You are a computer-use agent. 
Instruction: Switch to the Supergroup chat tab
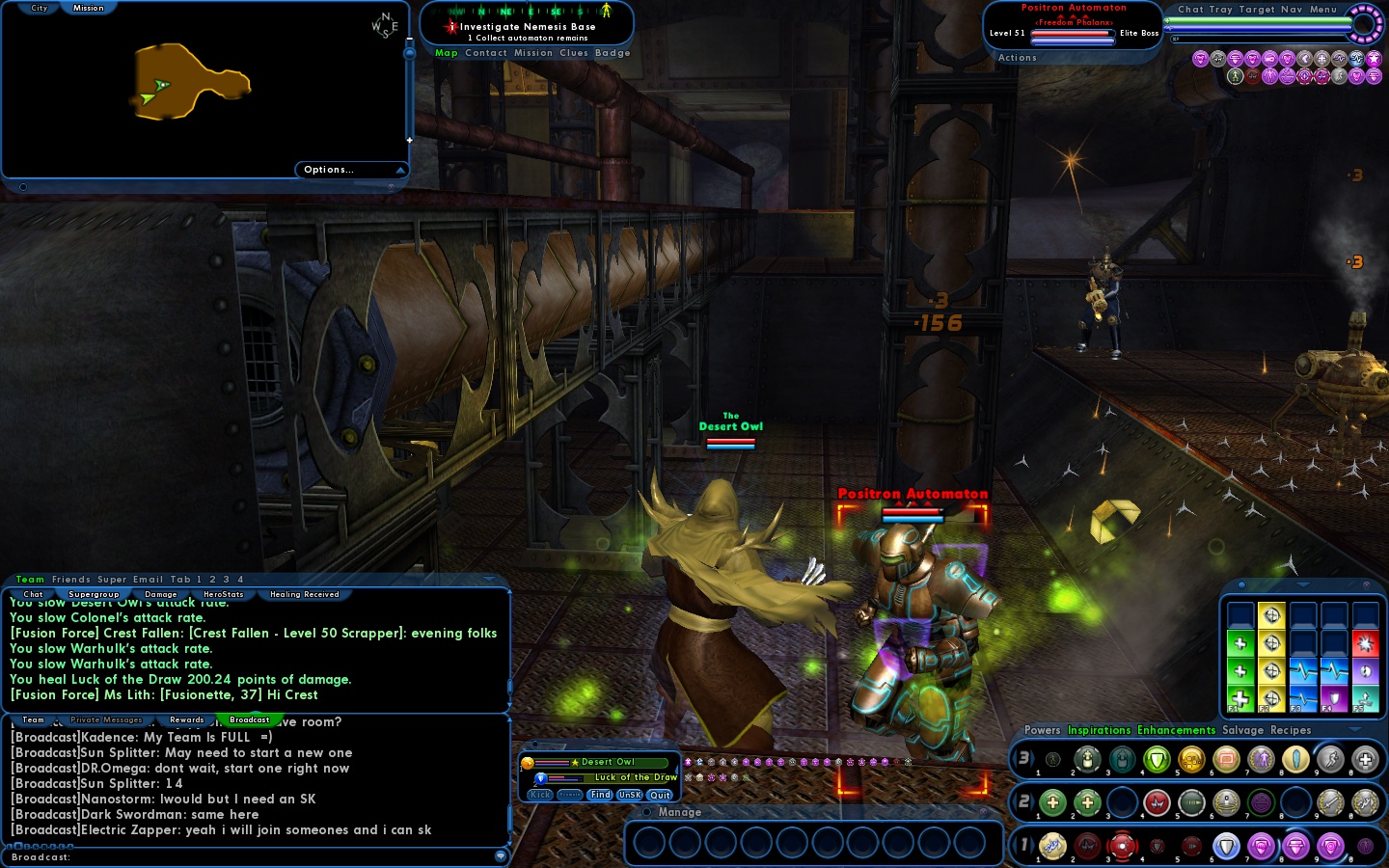pos(94,594)
